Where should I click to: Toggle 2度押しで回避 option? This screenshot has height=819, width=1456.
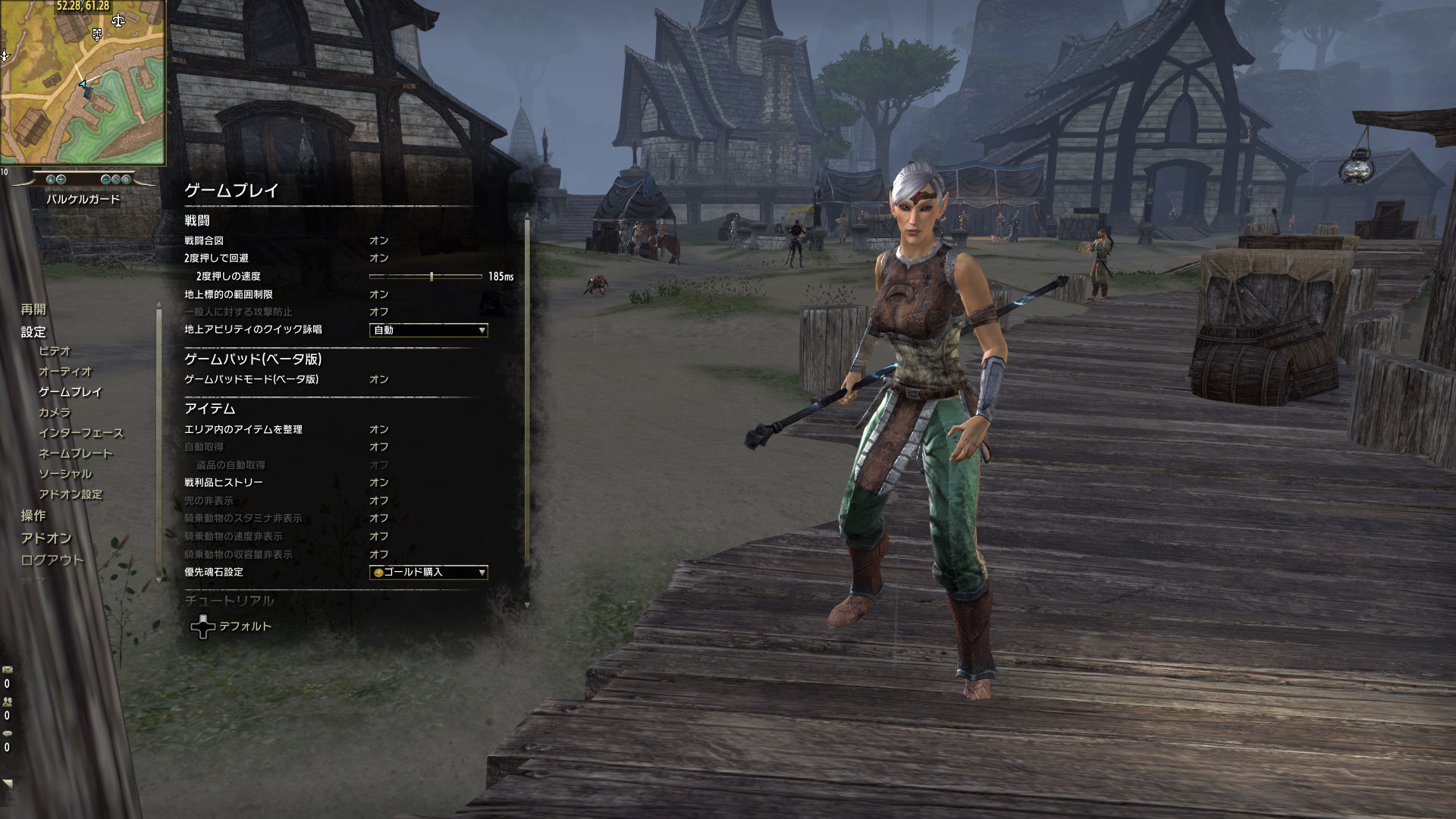click(379, 258)
